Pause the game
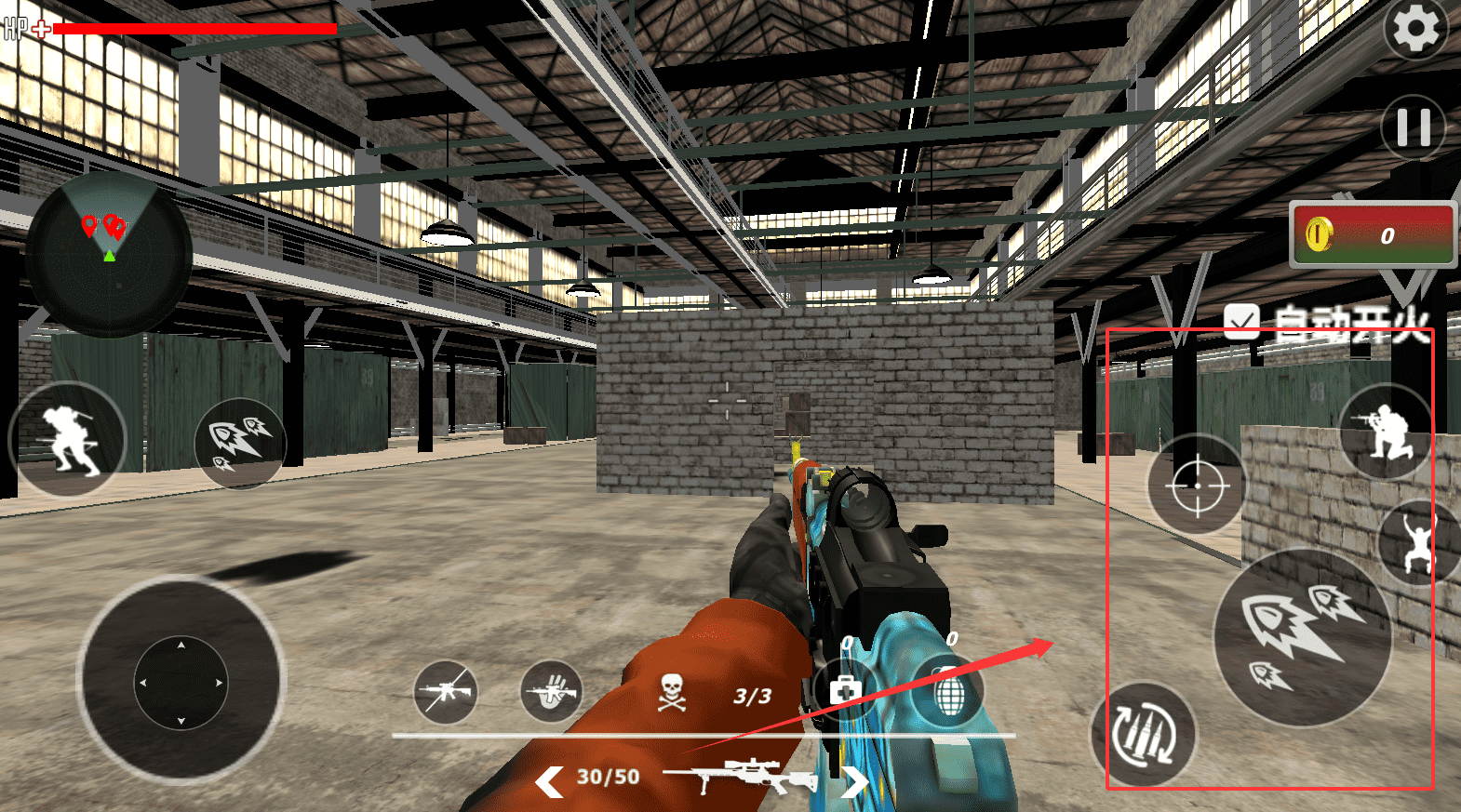This screenshot has width=1461, height=812. point(1413,127)
